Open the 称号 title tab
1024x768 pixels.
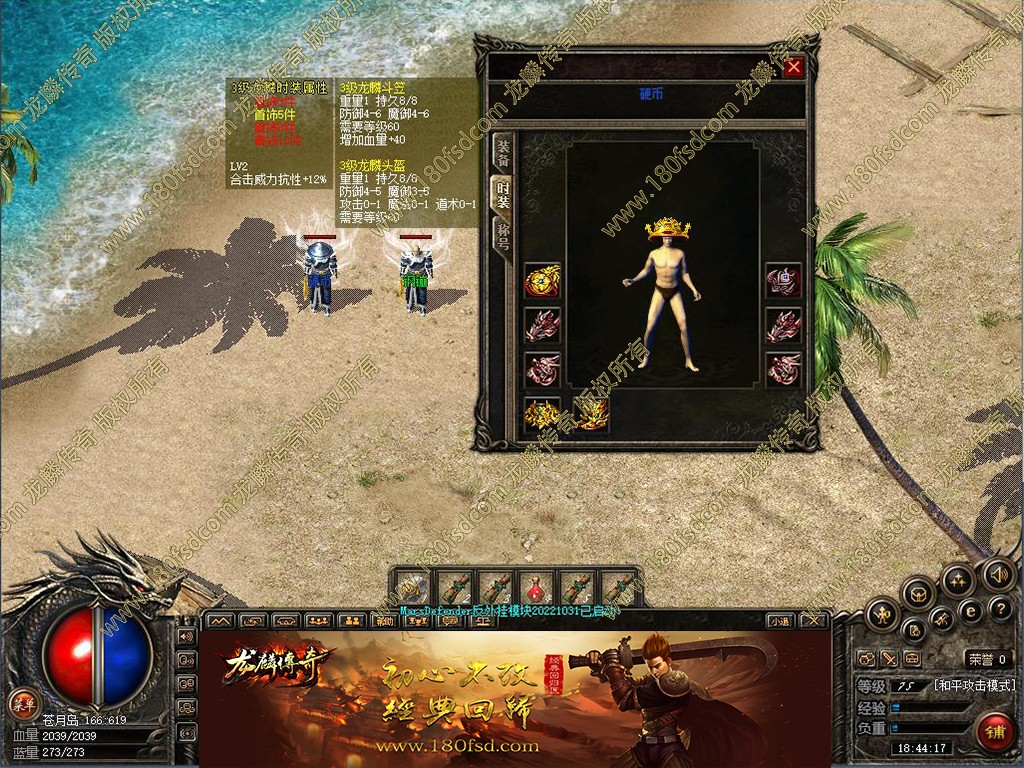pos(503,238)
